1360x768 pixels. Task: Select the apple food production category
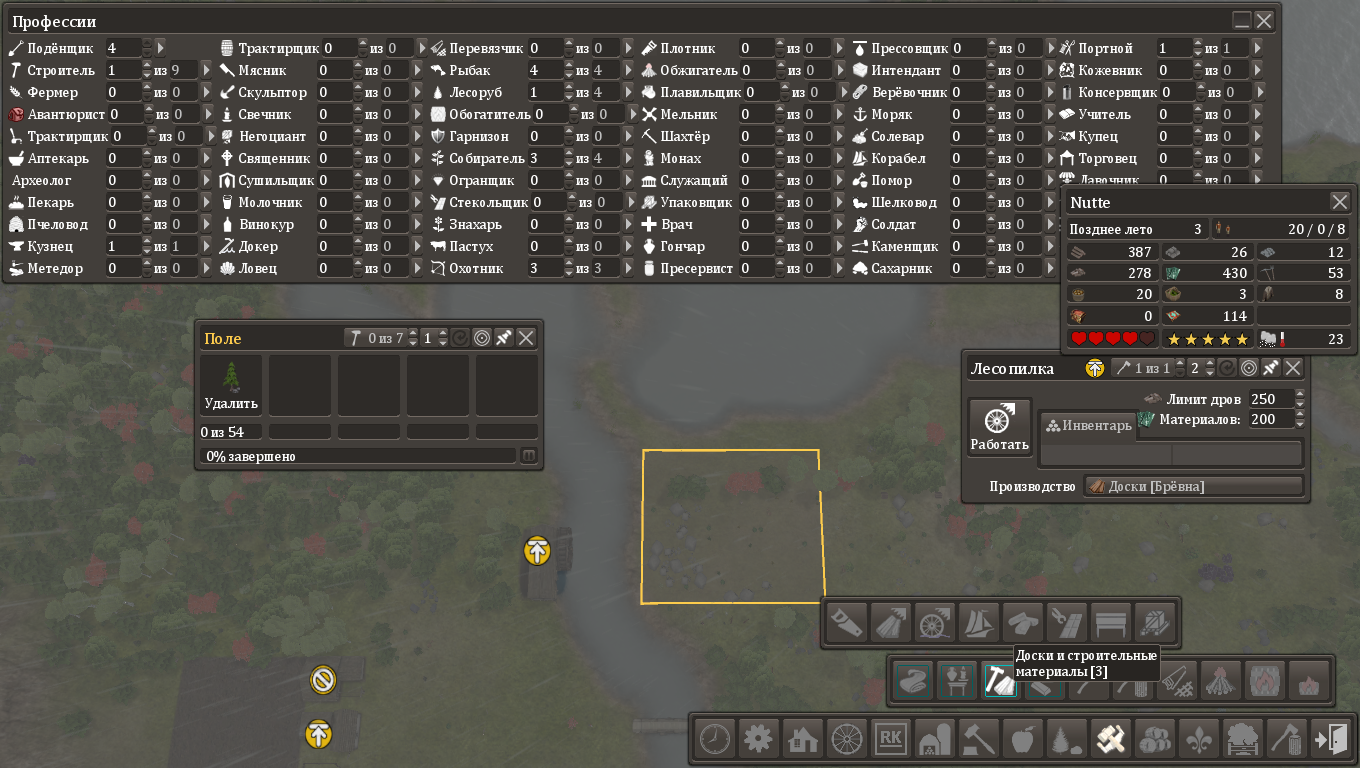(1021, 739)
